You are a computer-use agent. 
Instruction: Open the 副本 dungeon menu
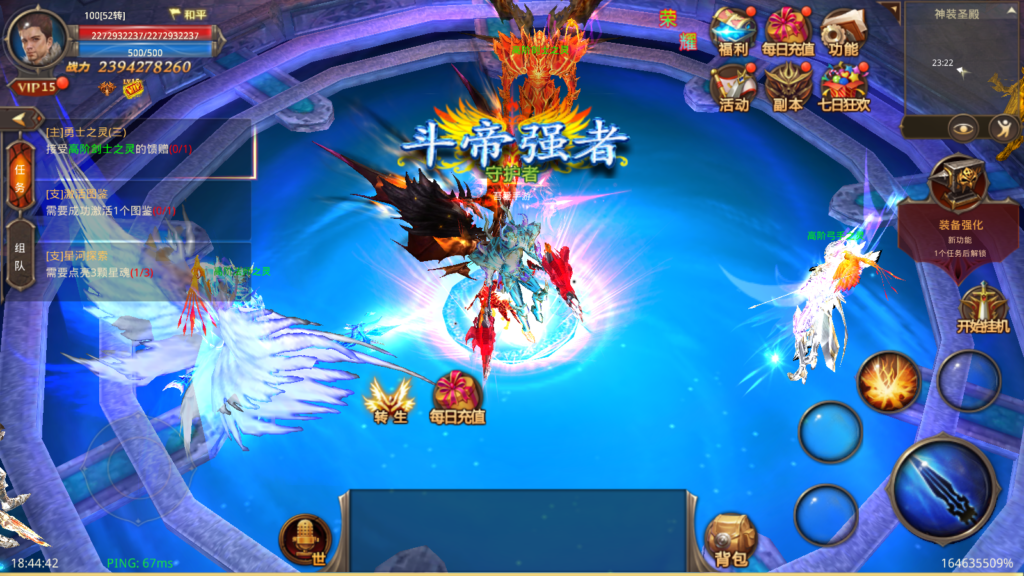coord(788,86)
